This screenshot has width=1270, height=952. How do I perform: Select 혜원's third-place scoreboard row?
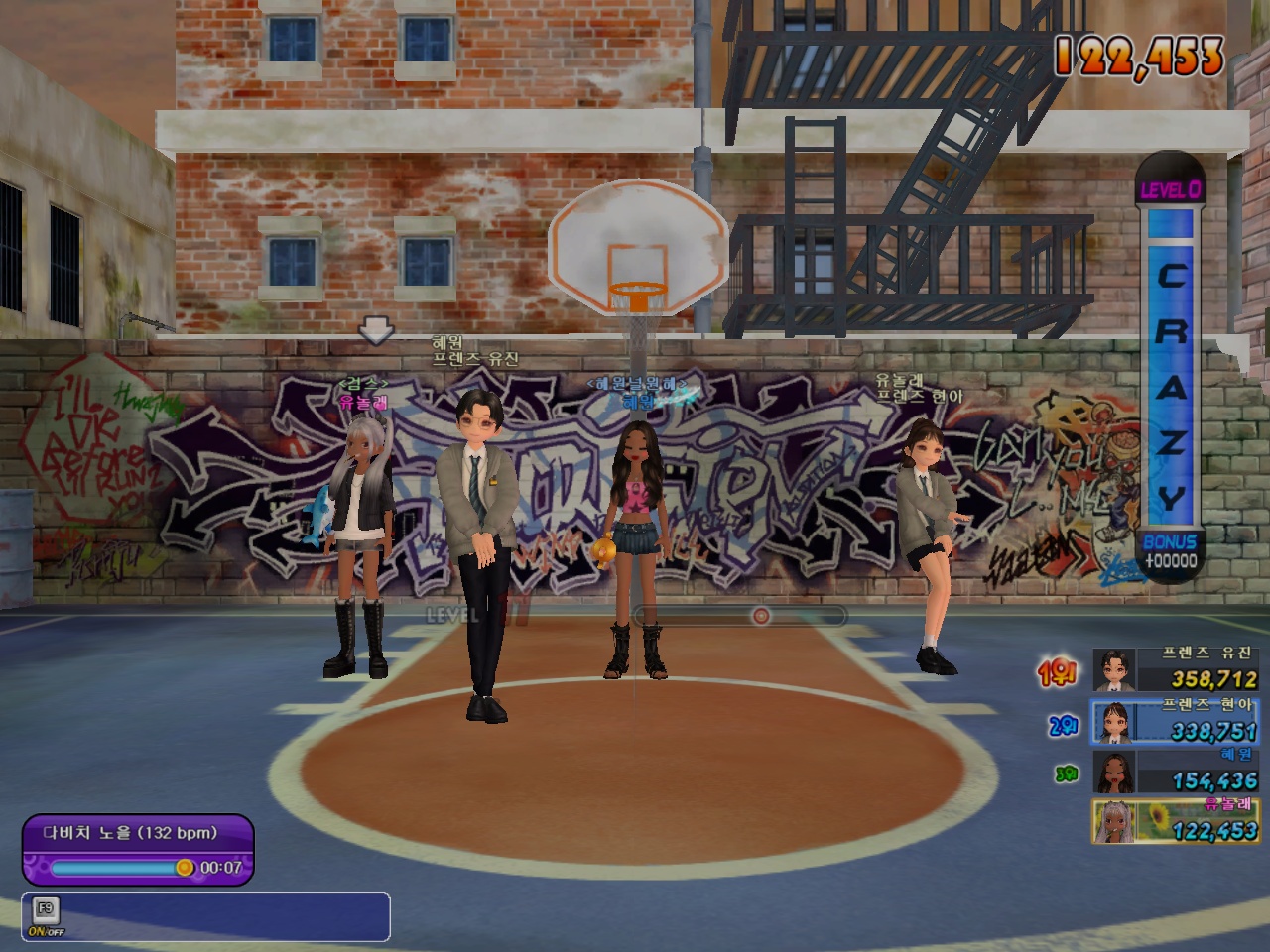tap(1176, 772)
